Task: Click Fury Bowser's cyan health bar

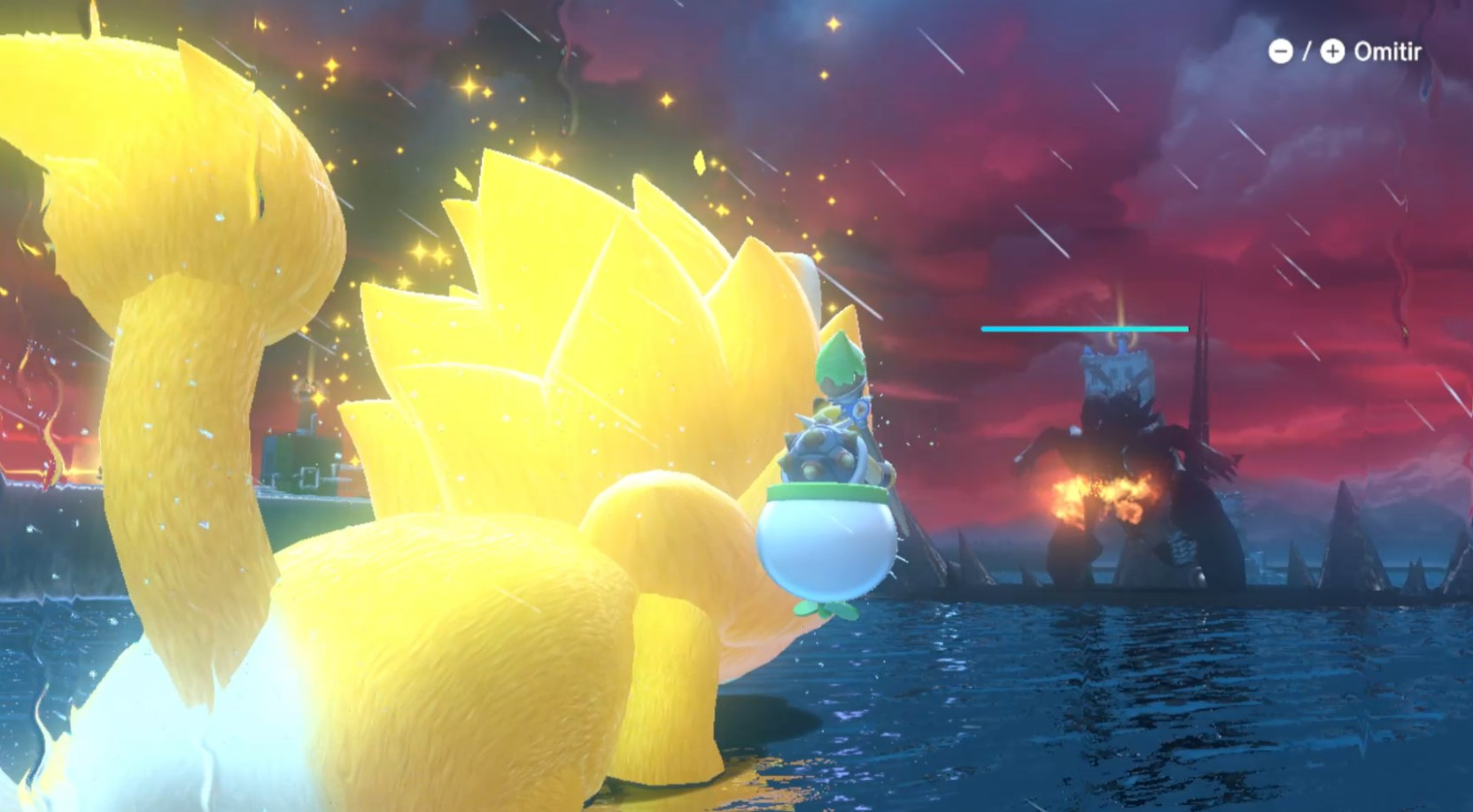Action: coord(1082,328)
